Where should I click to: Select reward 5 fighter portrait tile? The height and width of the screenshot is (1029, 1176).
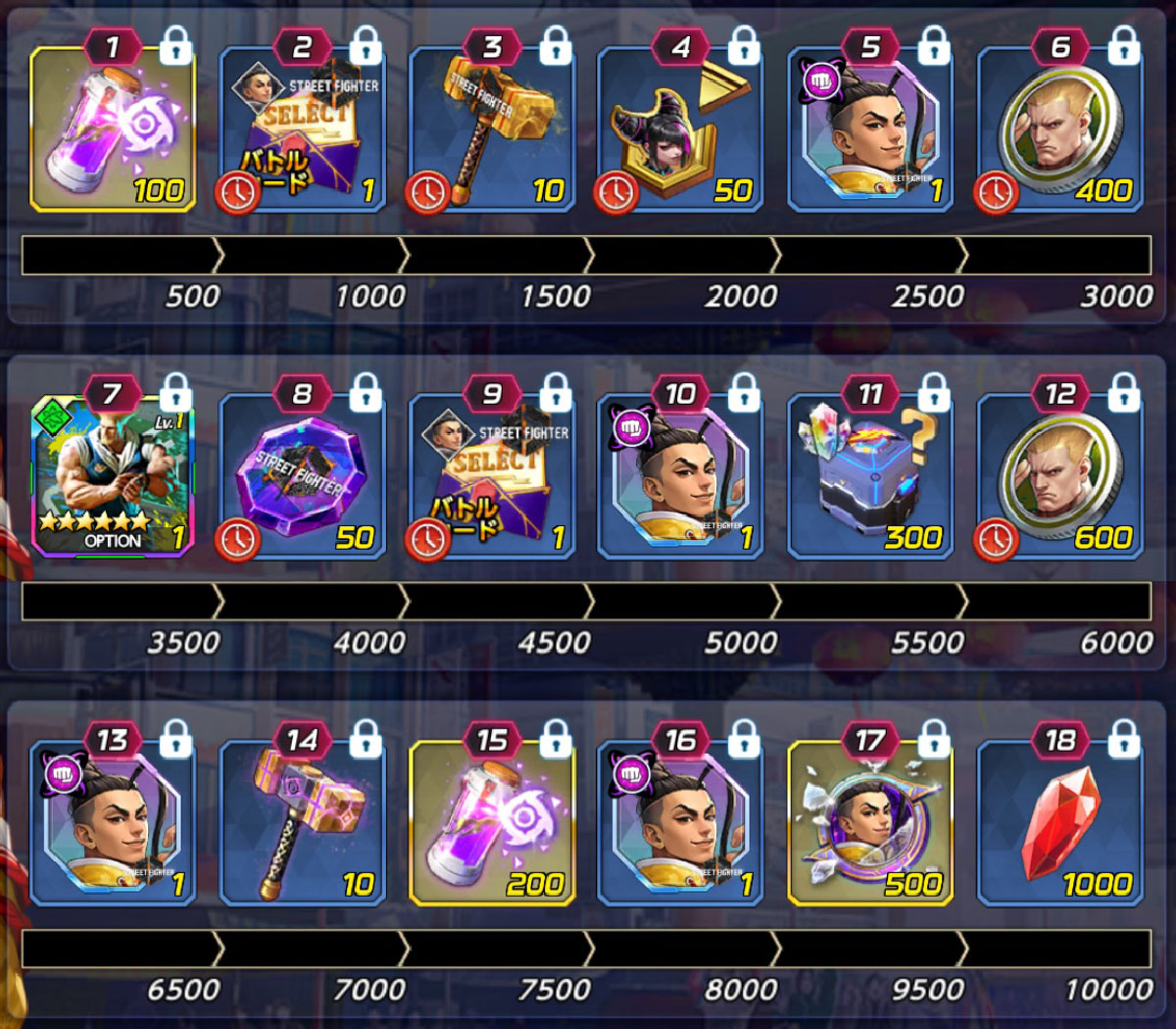(870, 129)
